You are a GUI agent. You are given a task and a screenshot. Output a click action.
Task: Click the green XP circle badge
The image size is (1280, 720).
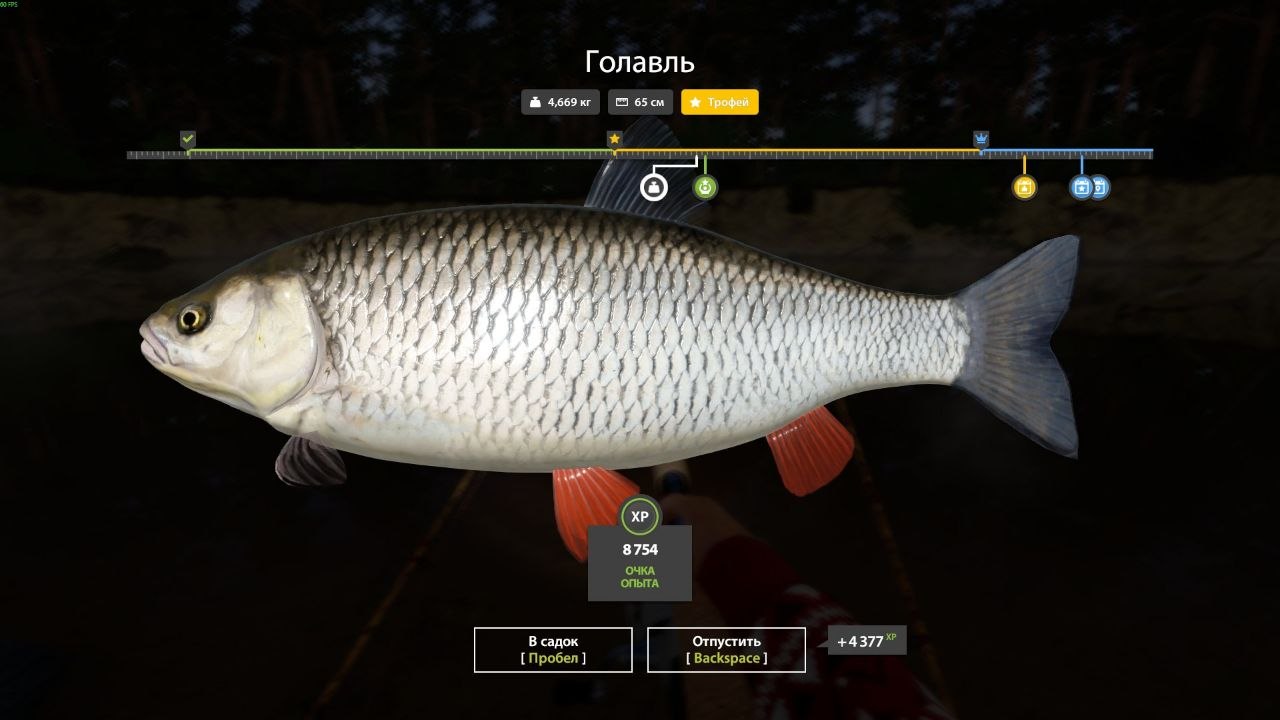point(640,516)
